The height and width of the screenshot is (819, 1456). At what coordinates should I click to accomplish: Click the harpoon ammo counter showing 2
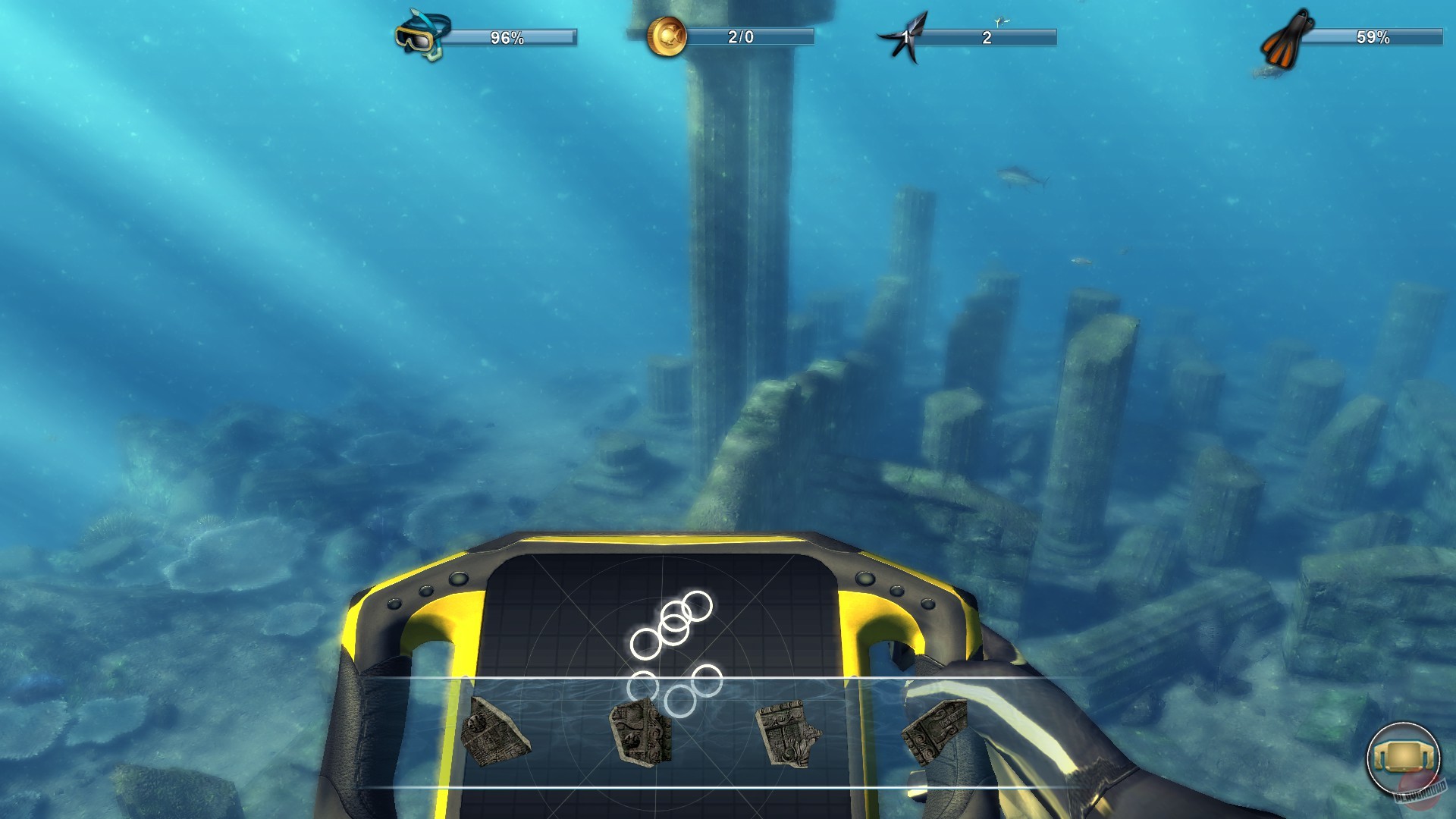tap(986, 36)
